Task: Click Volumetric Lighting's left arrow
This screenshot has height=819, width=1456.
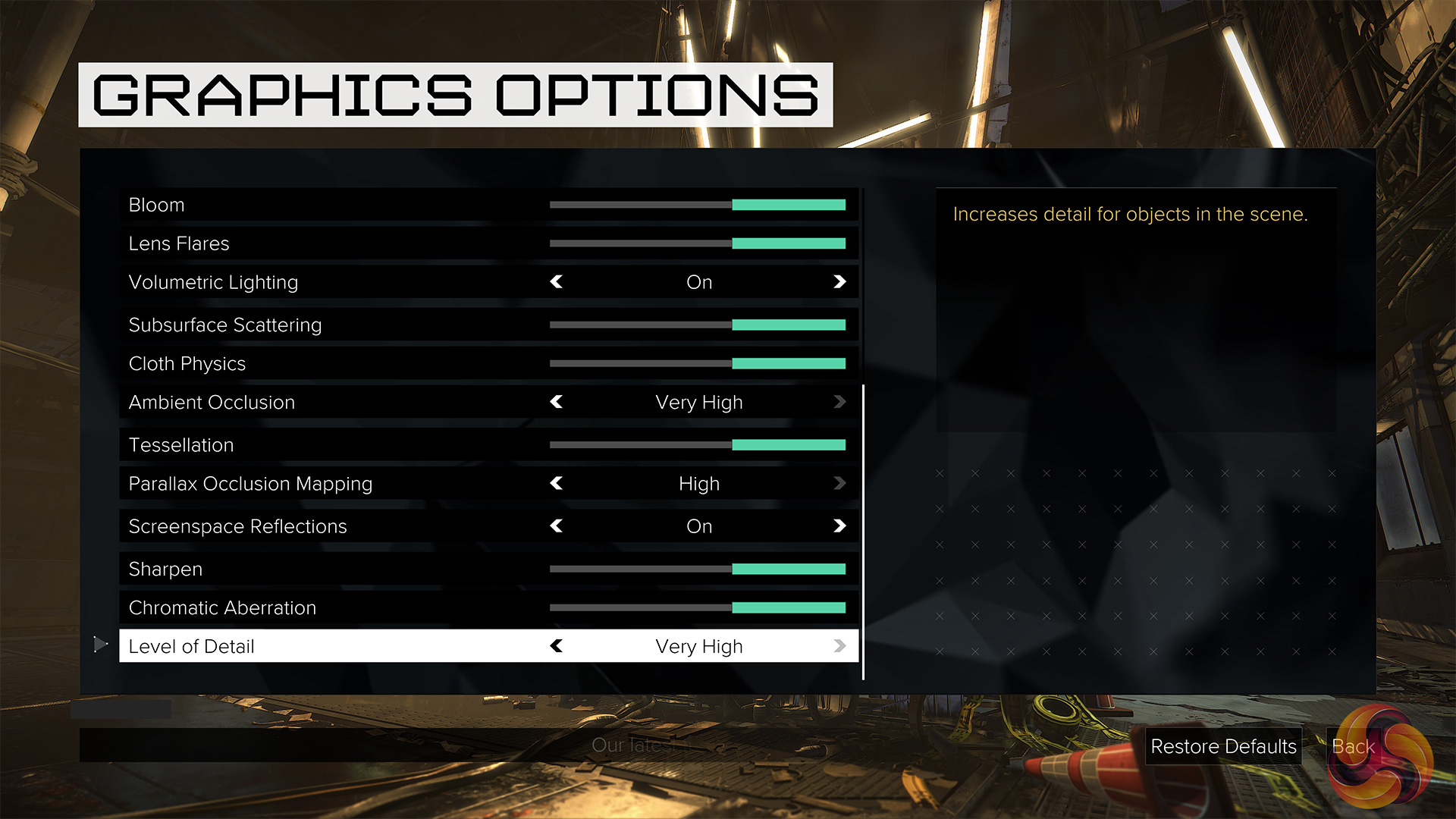Action: [557, 282]
